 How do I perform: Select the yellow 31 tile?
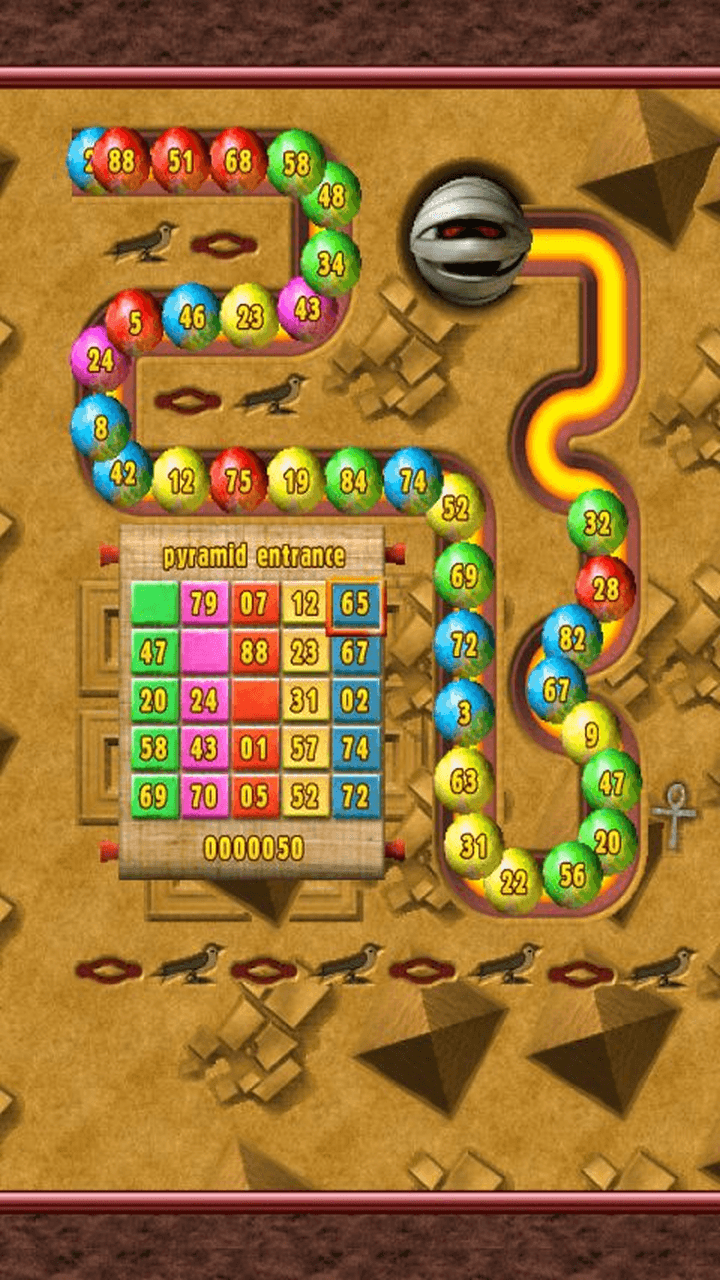click(x=305, y=700)
